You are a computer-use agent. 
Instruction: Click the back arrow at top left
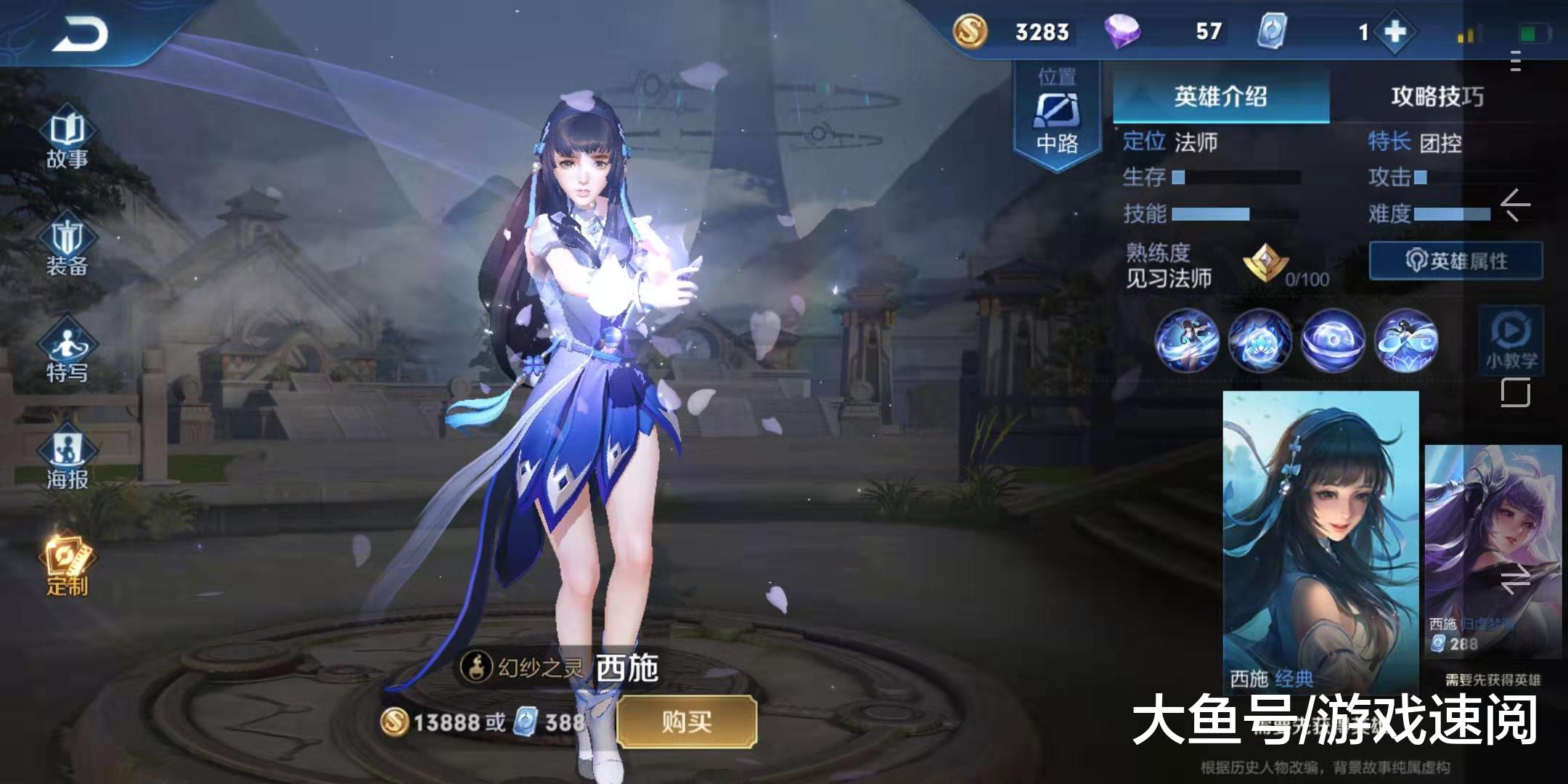coord(80,33)
